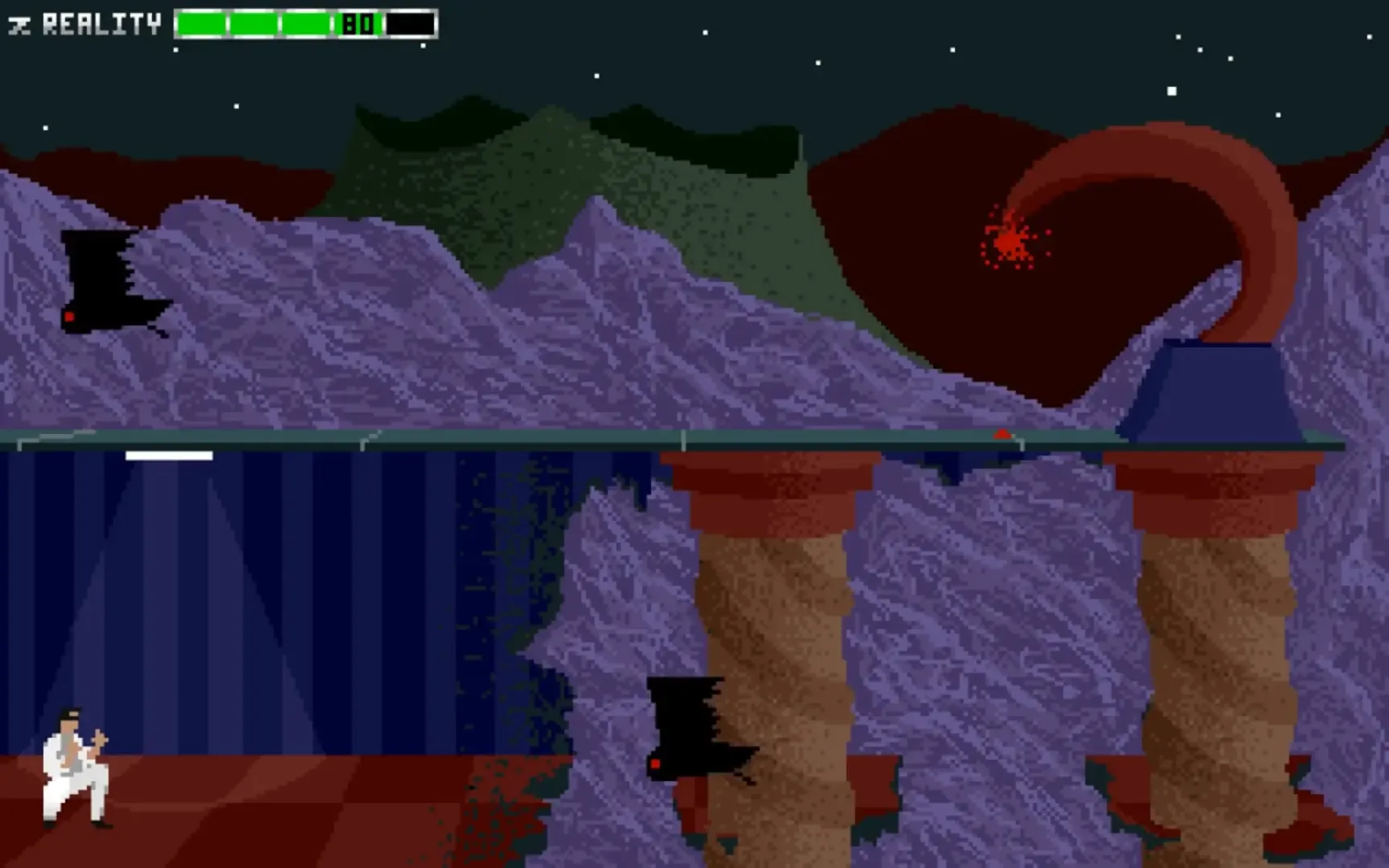Click the small red item on the walkway
The width and height of the screenshot is (1389, 868).
(1001, 435)
